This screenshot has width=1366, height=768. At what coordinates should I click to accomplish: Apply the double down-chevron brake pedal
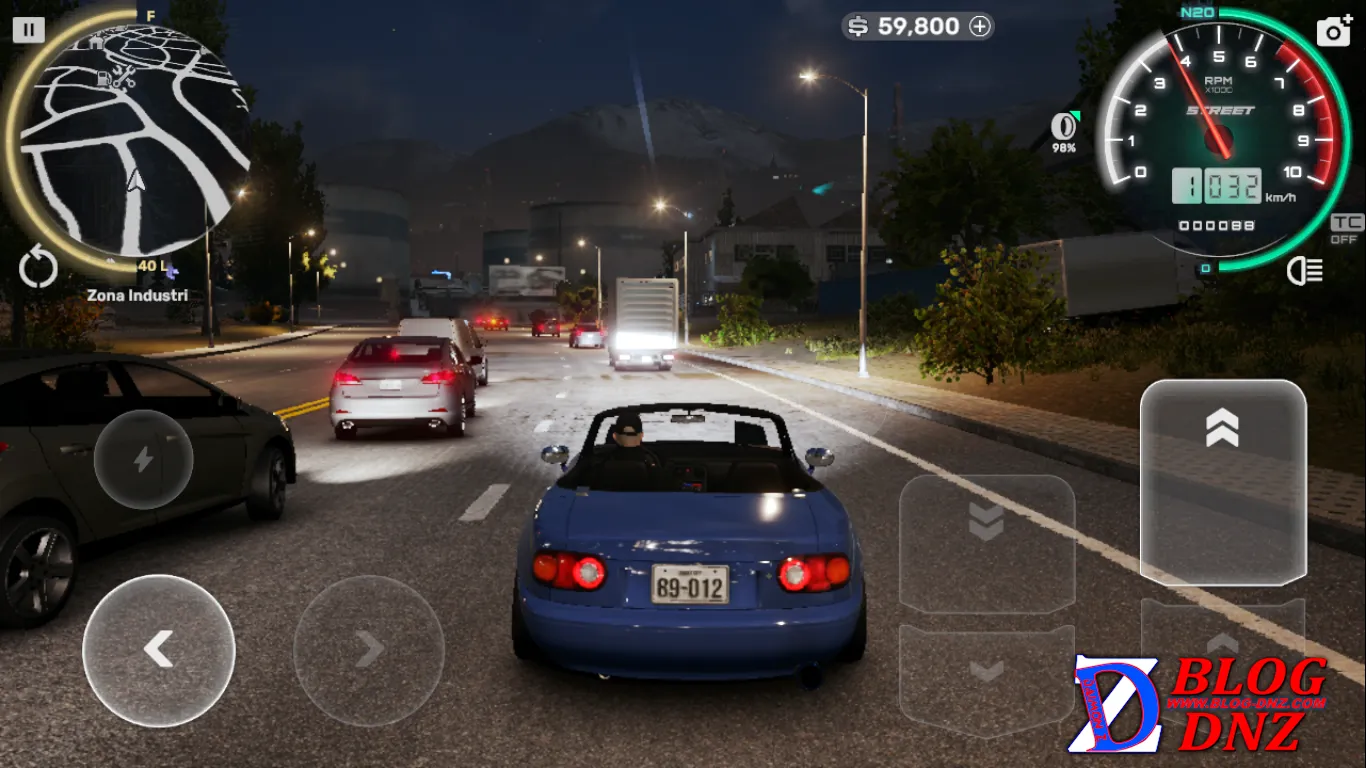(986, 543)
